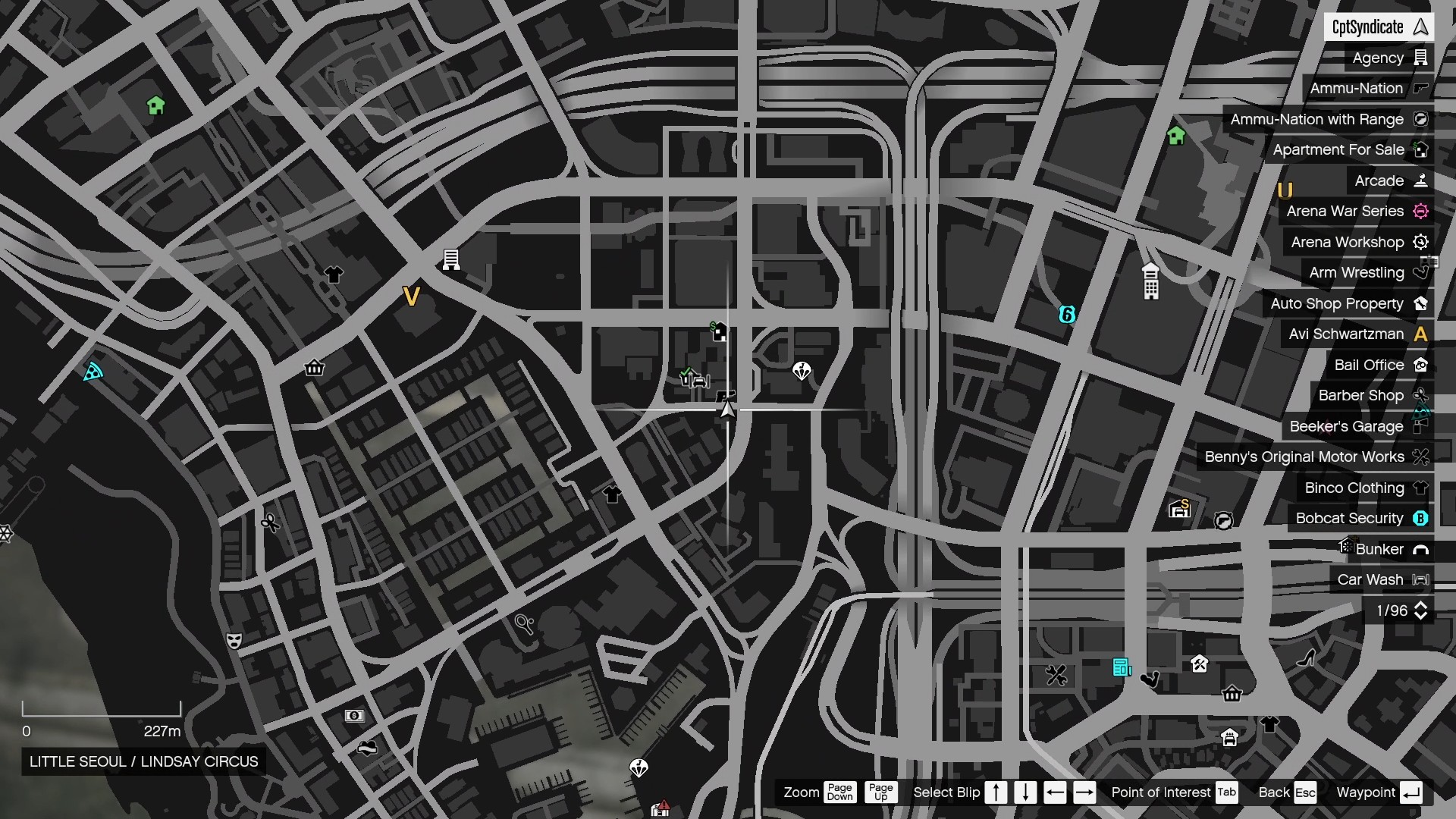
Task: Select the Bunker icon in the legend
Action: [x=1422, y=549]
